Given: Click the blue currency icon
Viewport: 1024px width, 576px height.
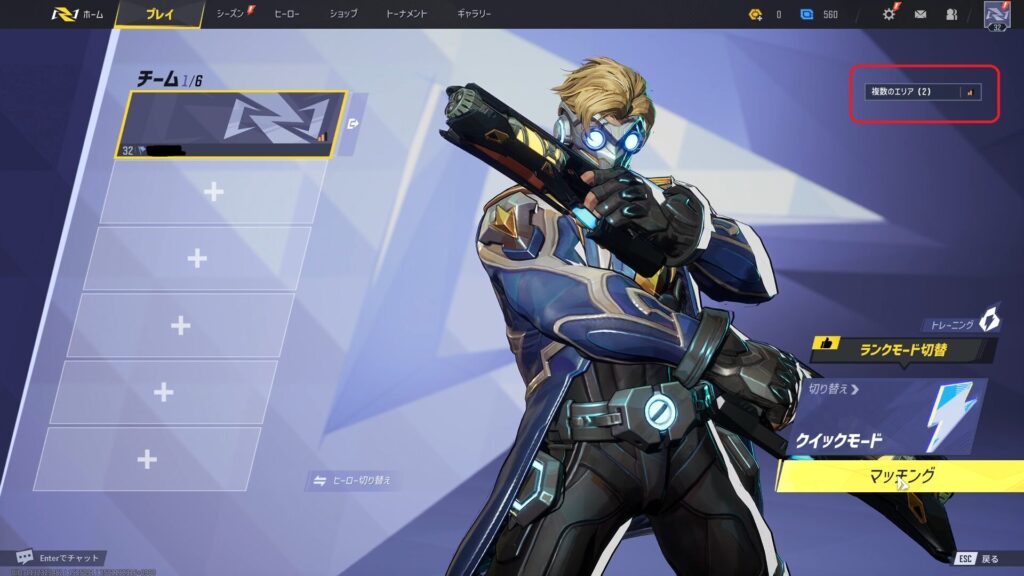Looking at the screenshot, I should tap(807, 14).
